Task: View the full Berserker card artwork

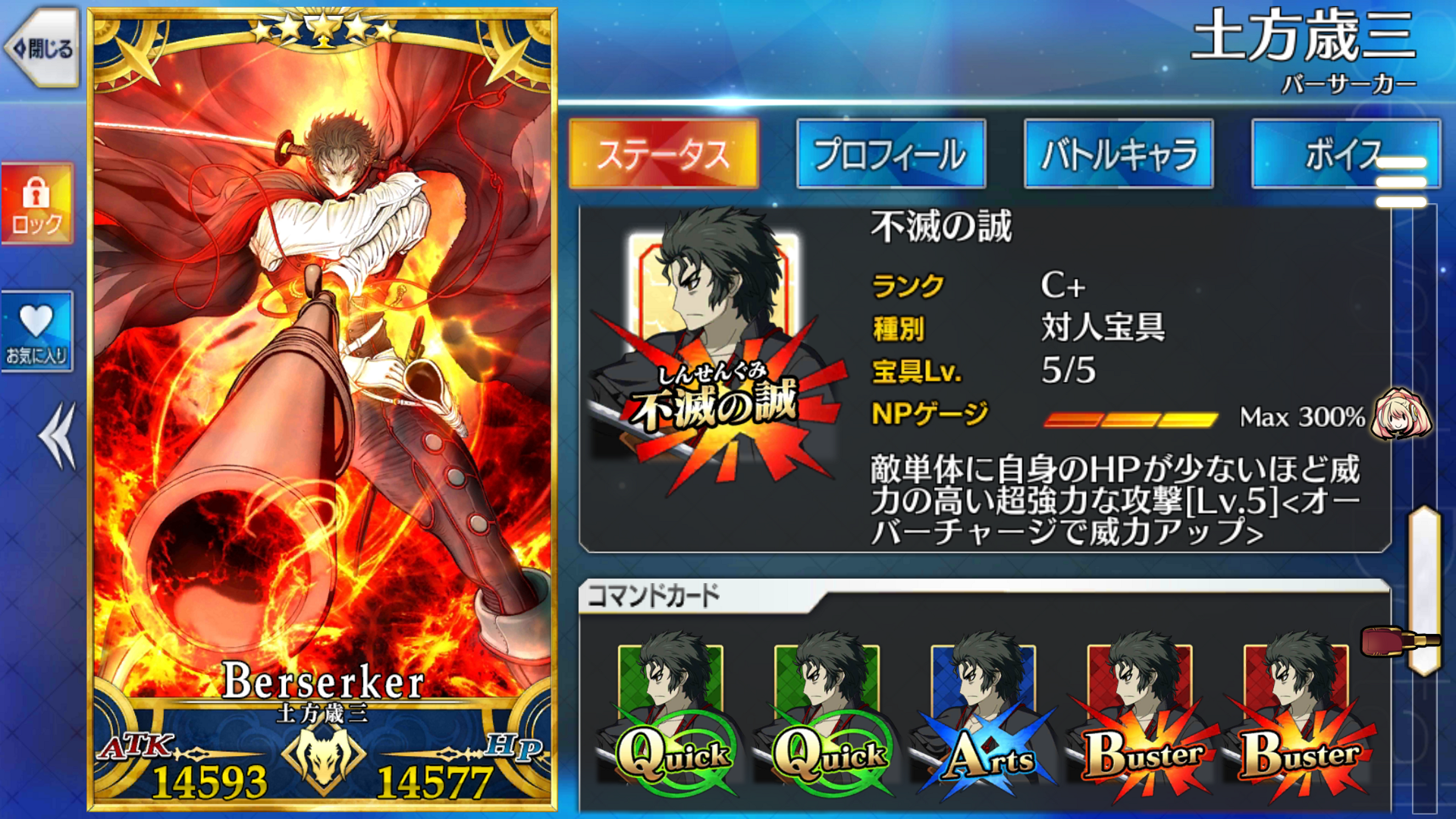Action: click(322, 379)
